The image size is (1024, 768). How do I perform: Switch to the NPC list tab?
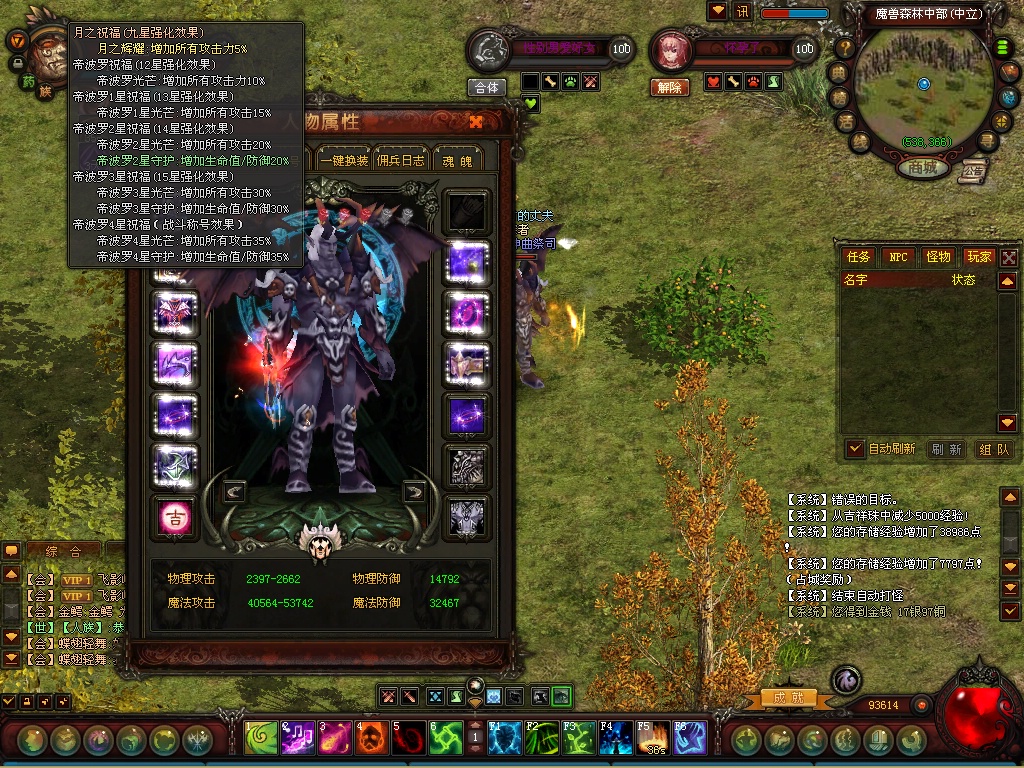tap(898, 257)
